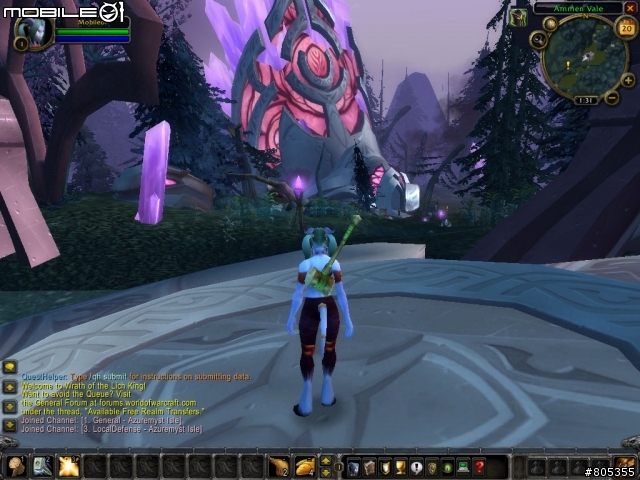The image size is (640, 480).
Task: Open the spellbook micro button
Action: [369, 467]
